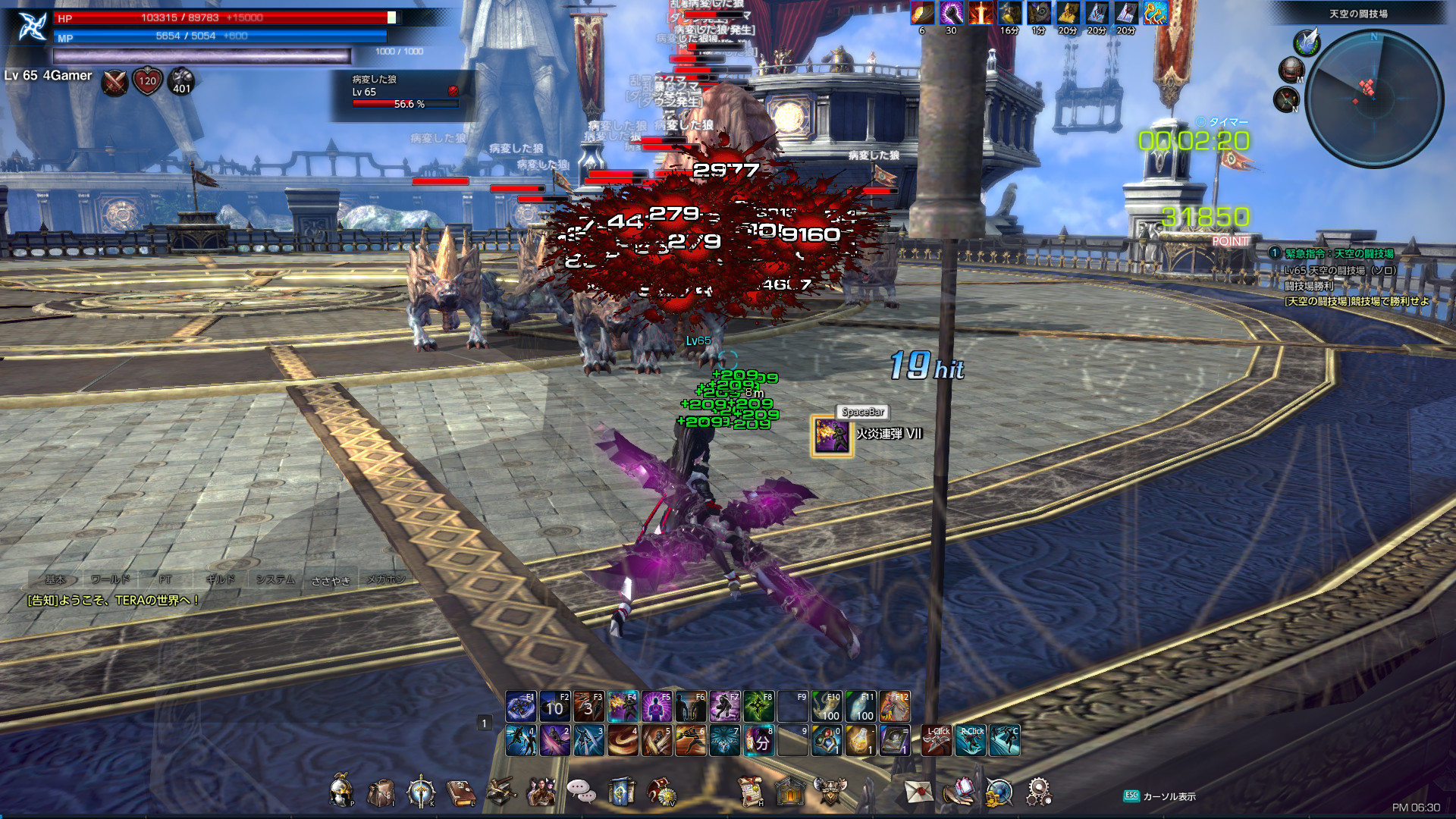Select the ギルド chat tab
This screenshot has width=1456, height=819.
pos(220,579)
